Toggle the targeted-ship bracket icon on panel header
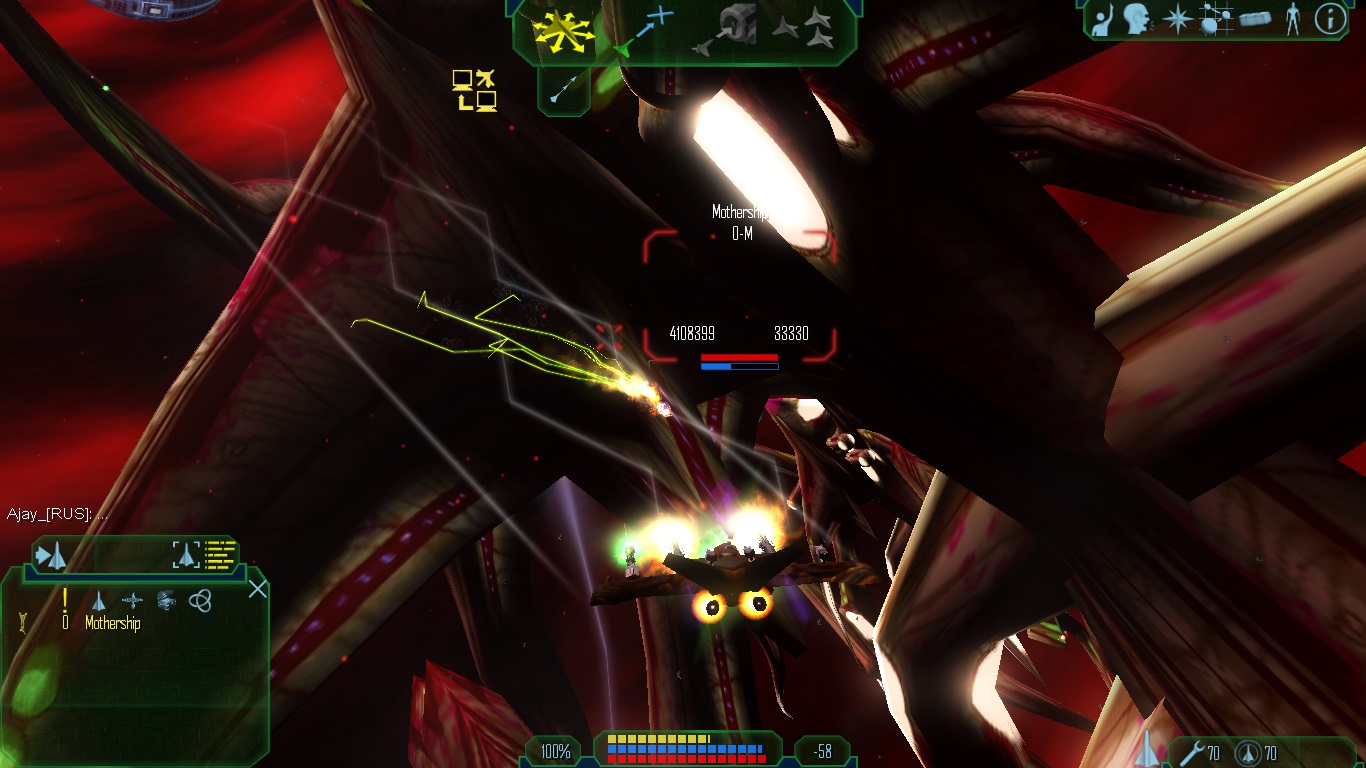 (186, 554)
